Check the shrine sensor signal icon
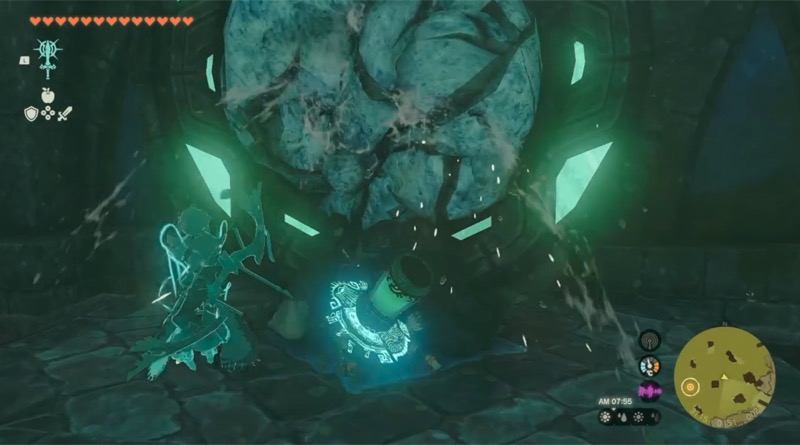This screenshot has height=445, width=800. [650, 340]
